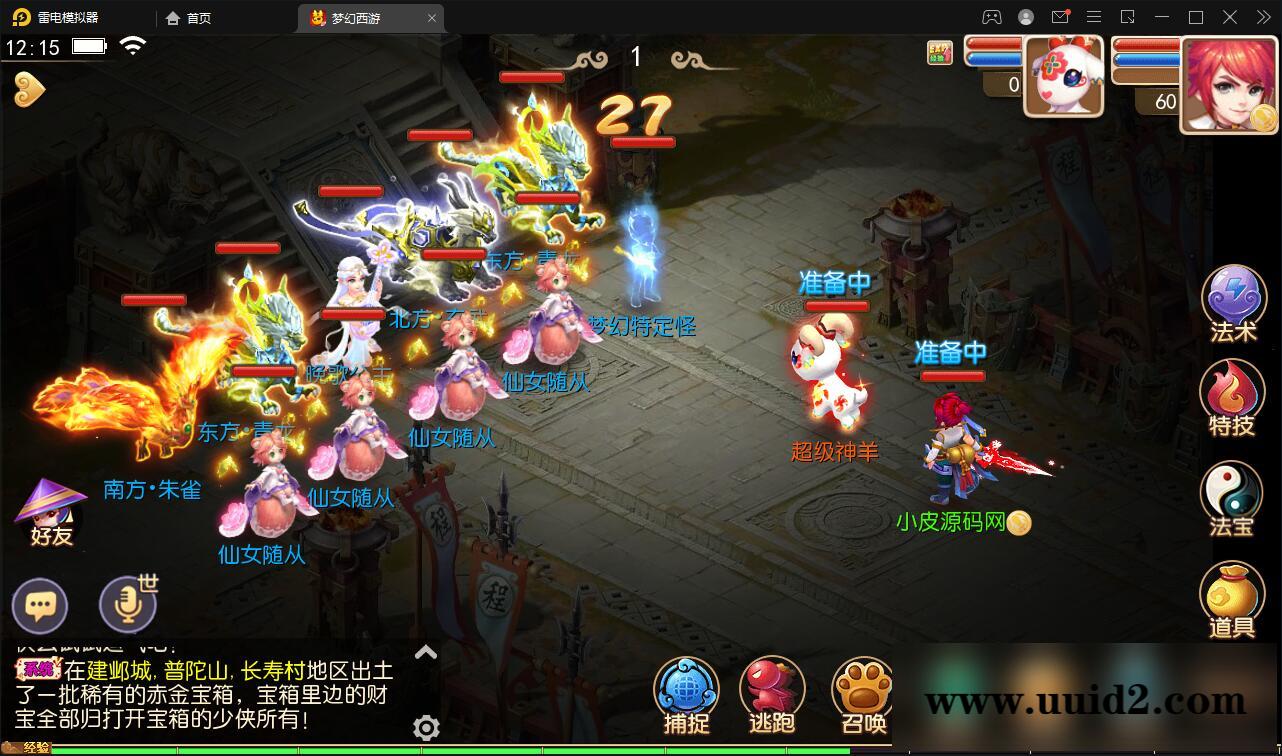Open the keyboard mapping gamepad icon in emulator toolbar
Viewport: 1282px width, 756px height.
click(991, 17)
